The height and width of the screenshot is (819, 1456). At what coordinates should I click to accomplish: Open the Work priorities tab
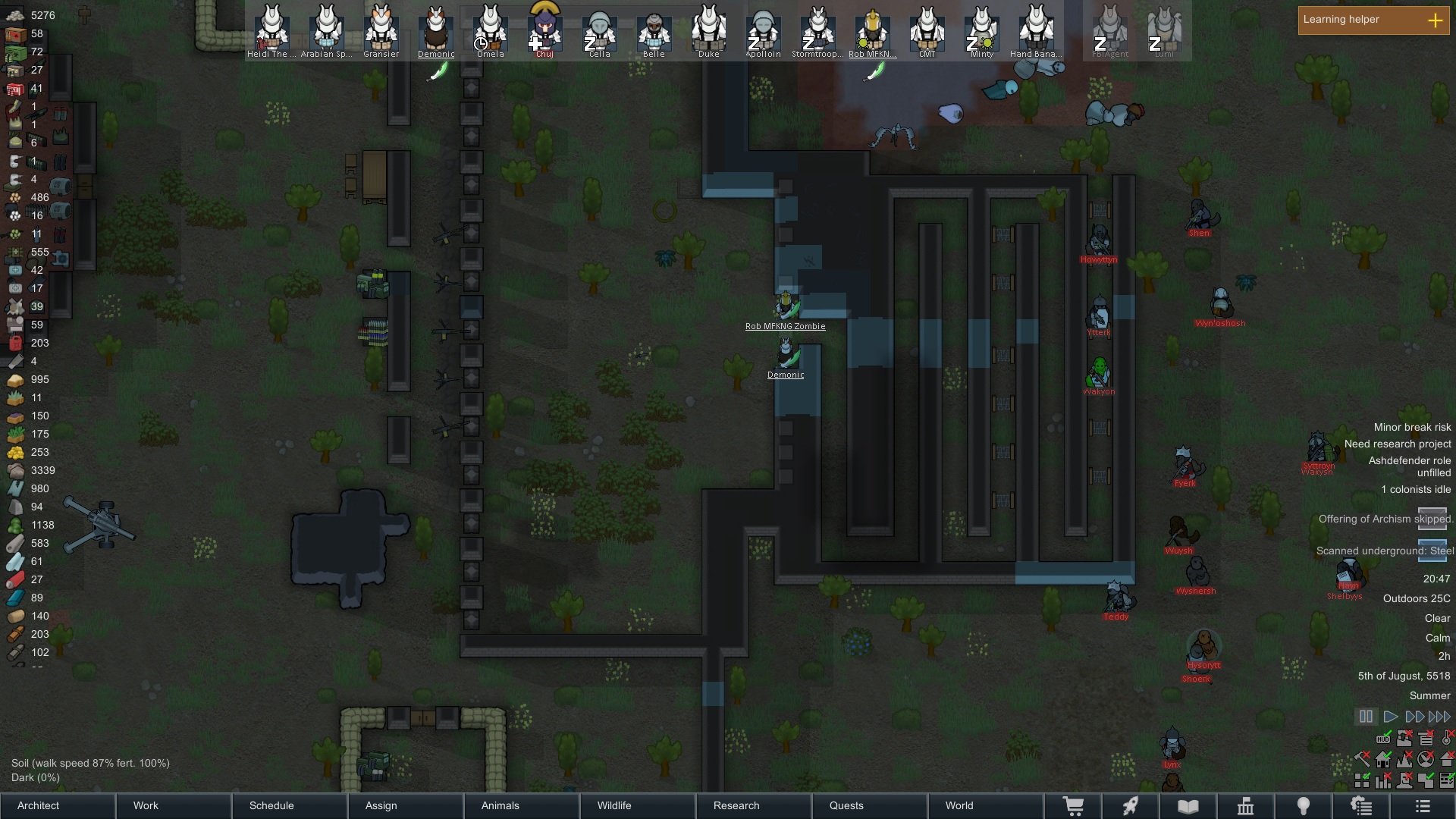tap(174, 805)
